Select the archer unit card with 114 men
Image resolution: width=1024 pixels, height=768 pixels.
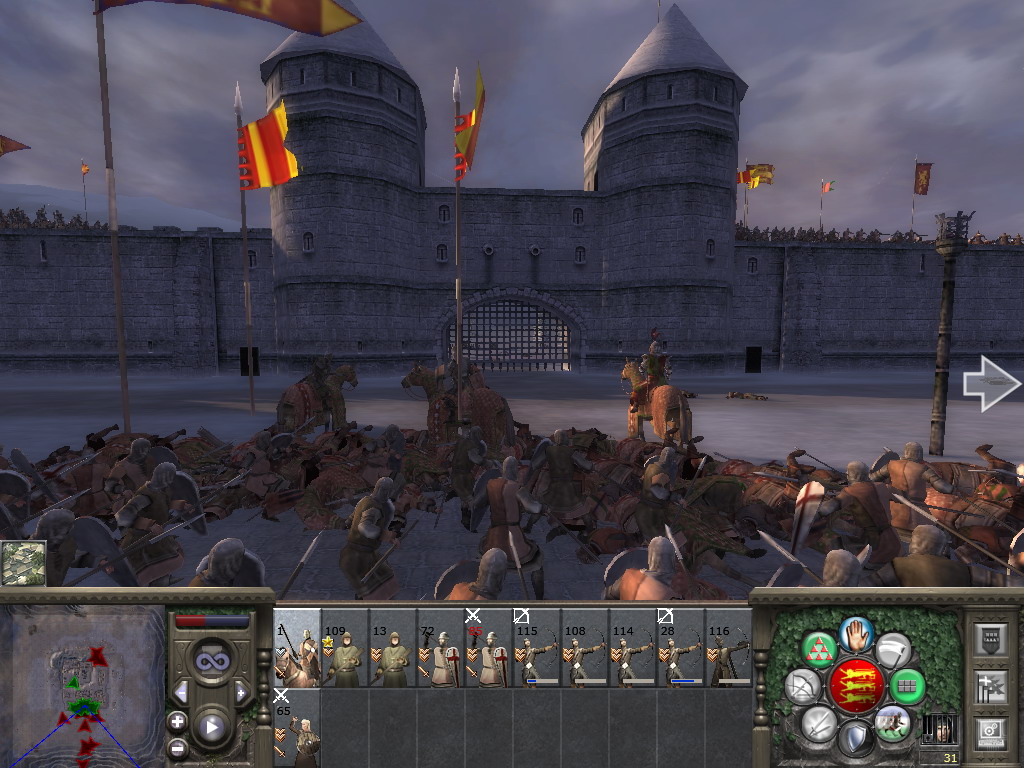[633, 648]
